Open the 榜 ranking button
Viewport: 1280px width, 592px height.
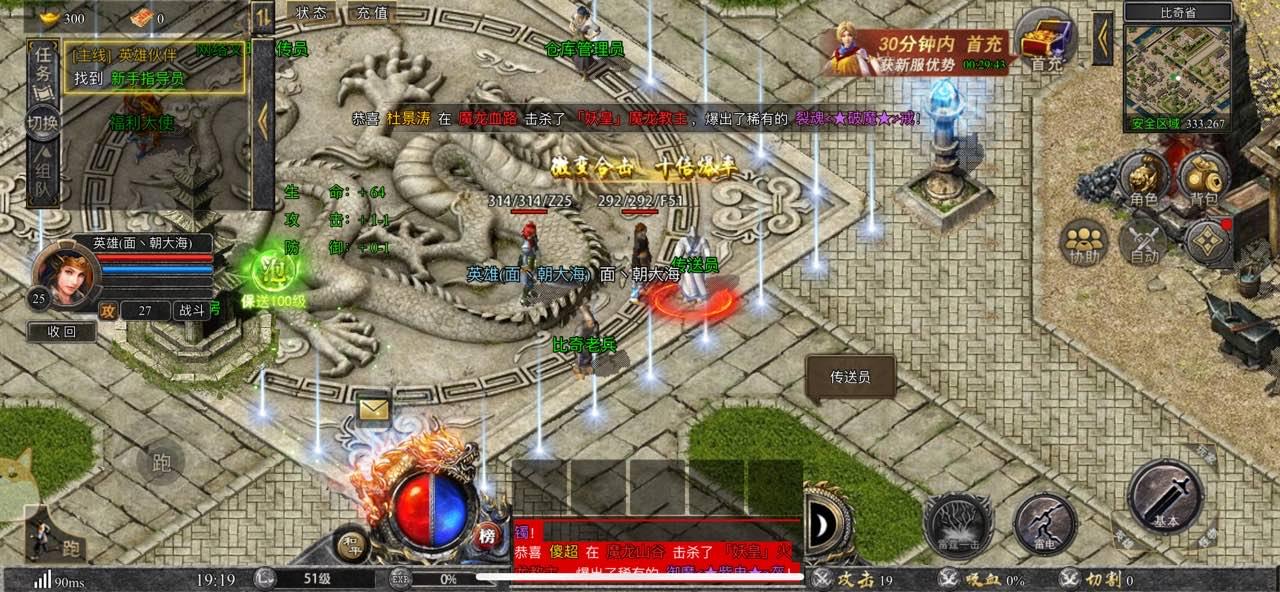coord(487,534)
